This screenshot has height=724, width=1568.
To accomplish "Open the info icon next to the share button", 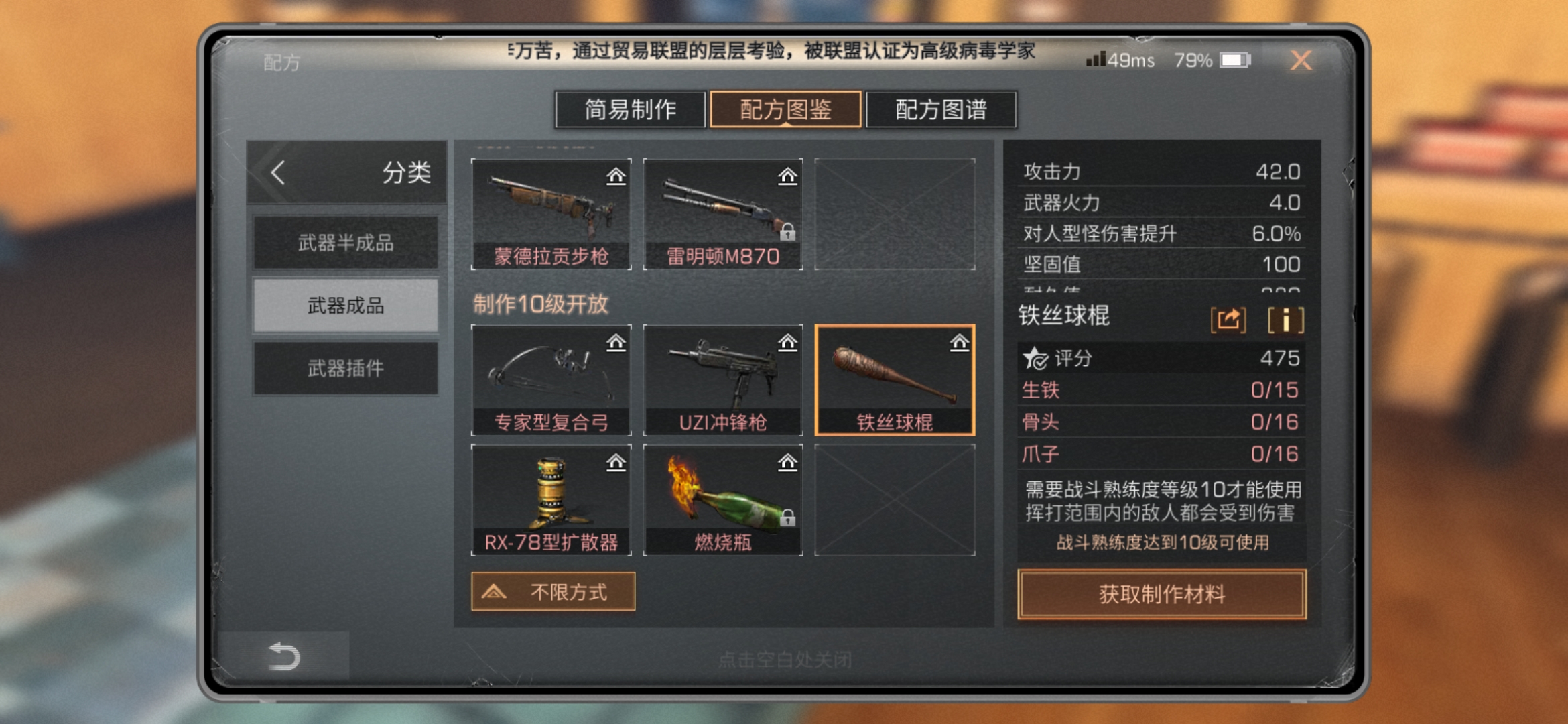I will (x=1287, y=320).
